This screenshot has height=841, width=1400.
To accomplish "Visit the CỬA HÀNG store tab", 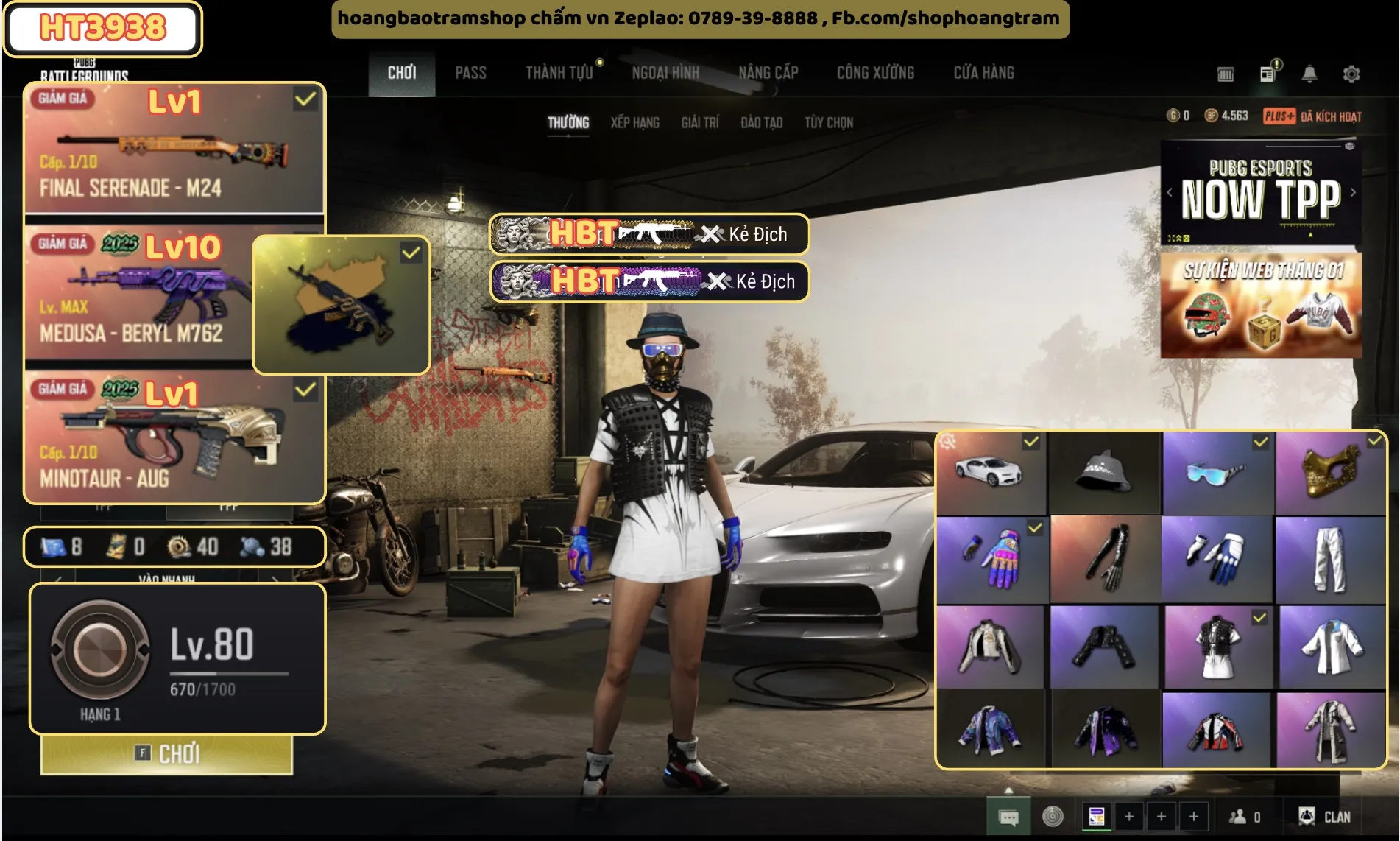I will pyautogui.click(x=983, y=73).
